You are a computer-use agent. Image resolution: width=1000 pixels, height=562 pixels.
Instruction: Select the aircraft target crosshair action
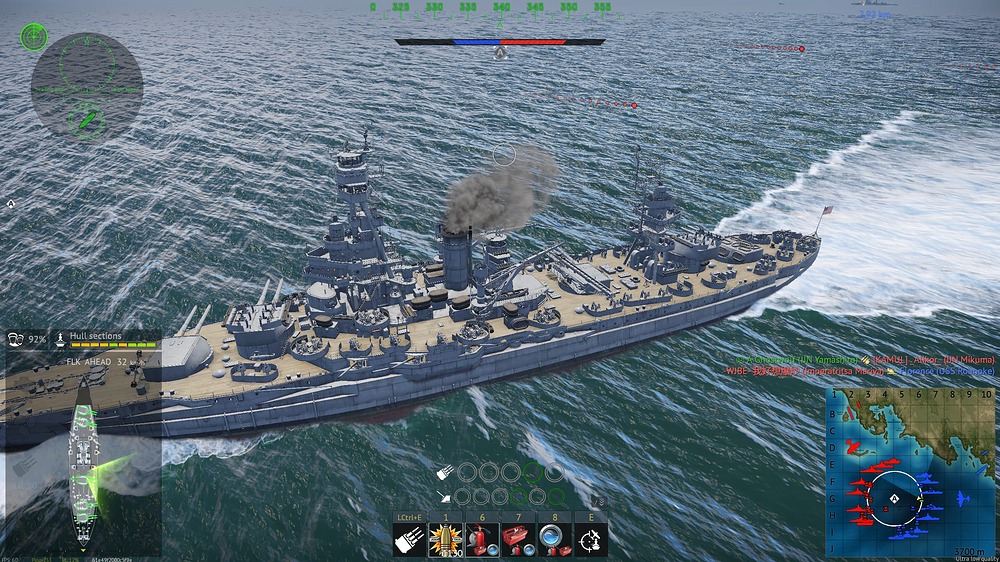(x=591, y=540)
